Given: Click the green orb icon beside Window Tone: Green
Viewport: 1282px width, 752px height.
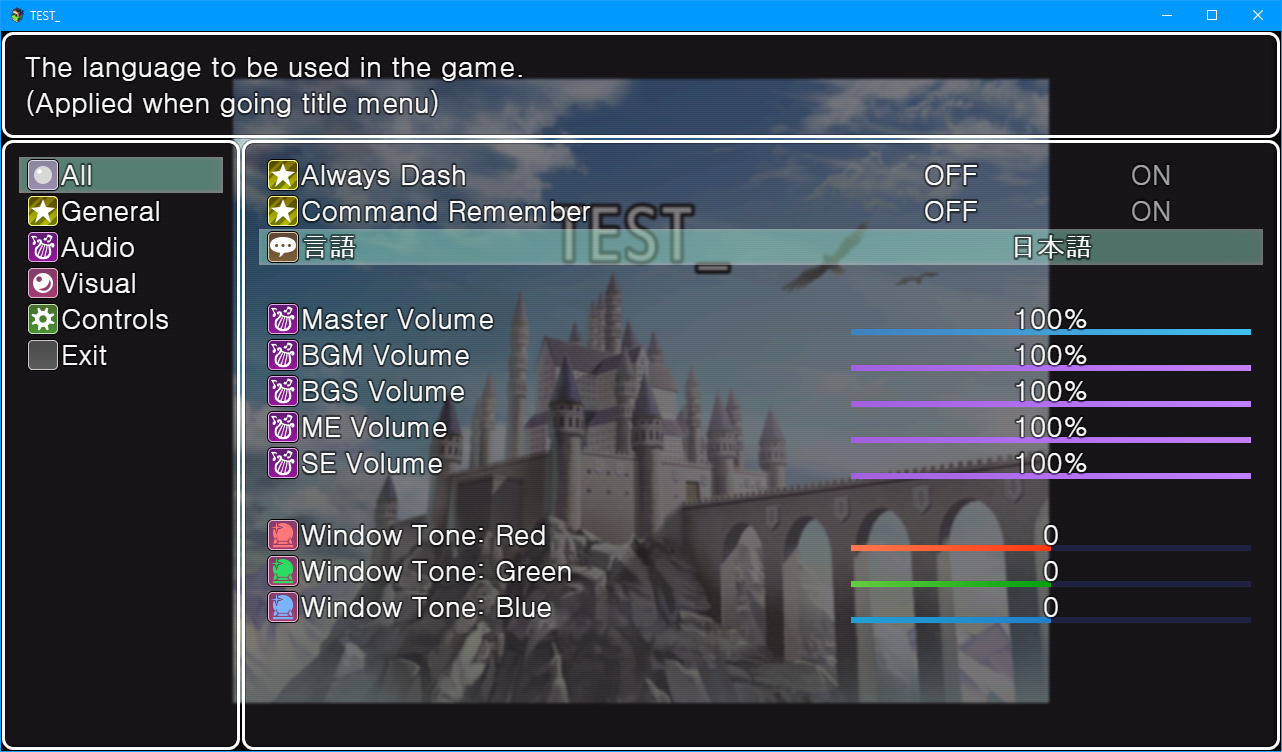Looking at the screenshot, I should (283, 571).
